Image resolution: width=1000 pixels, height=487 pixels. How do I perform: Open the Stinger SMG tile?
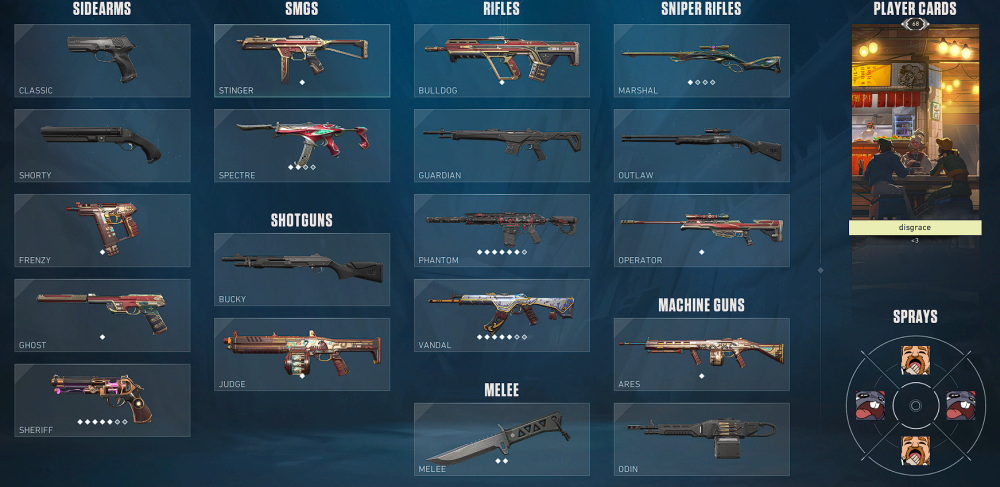coord(302,61)
